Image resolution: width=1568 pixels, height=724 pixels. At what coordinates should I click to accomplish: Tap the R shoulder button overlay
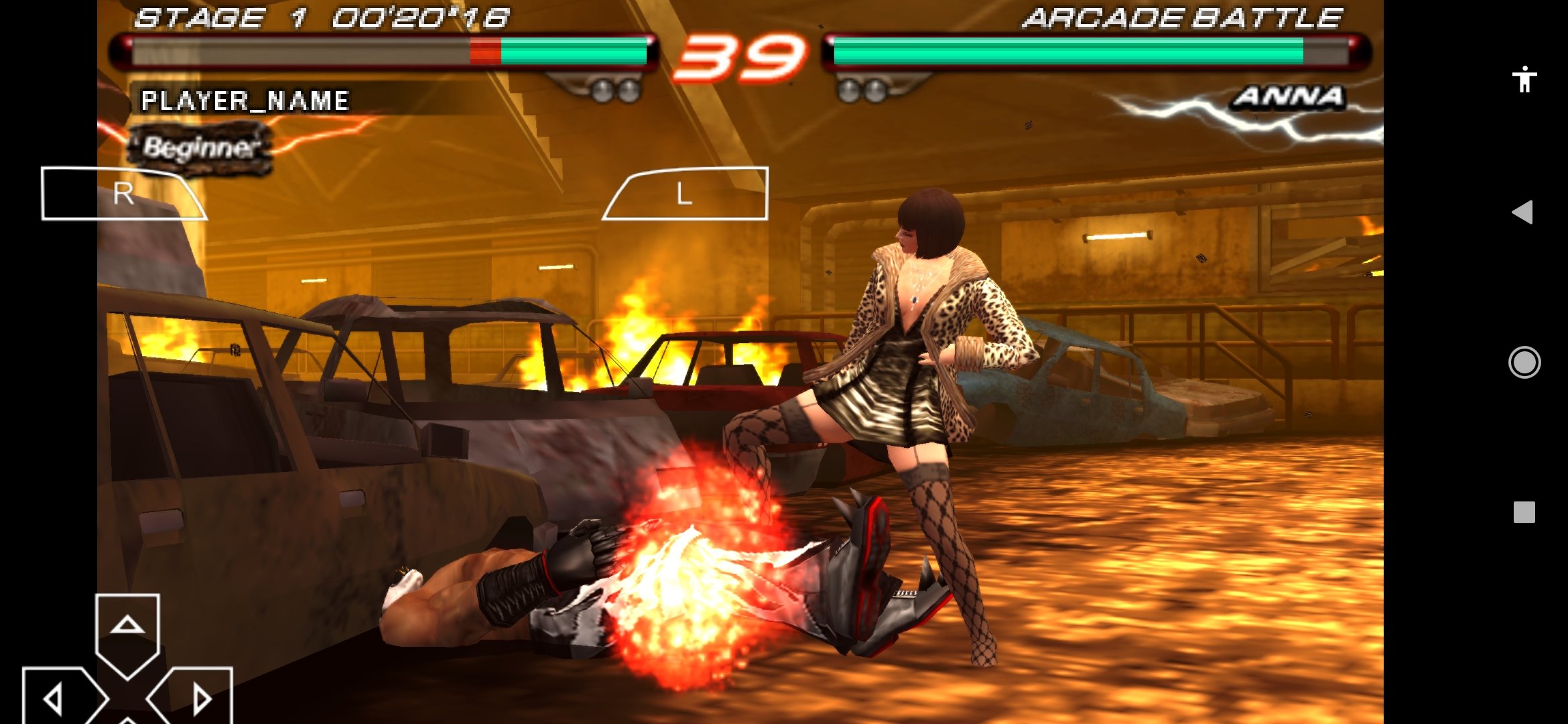pyautogui.click(x=122, y=194)
